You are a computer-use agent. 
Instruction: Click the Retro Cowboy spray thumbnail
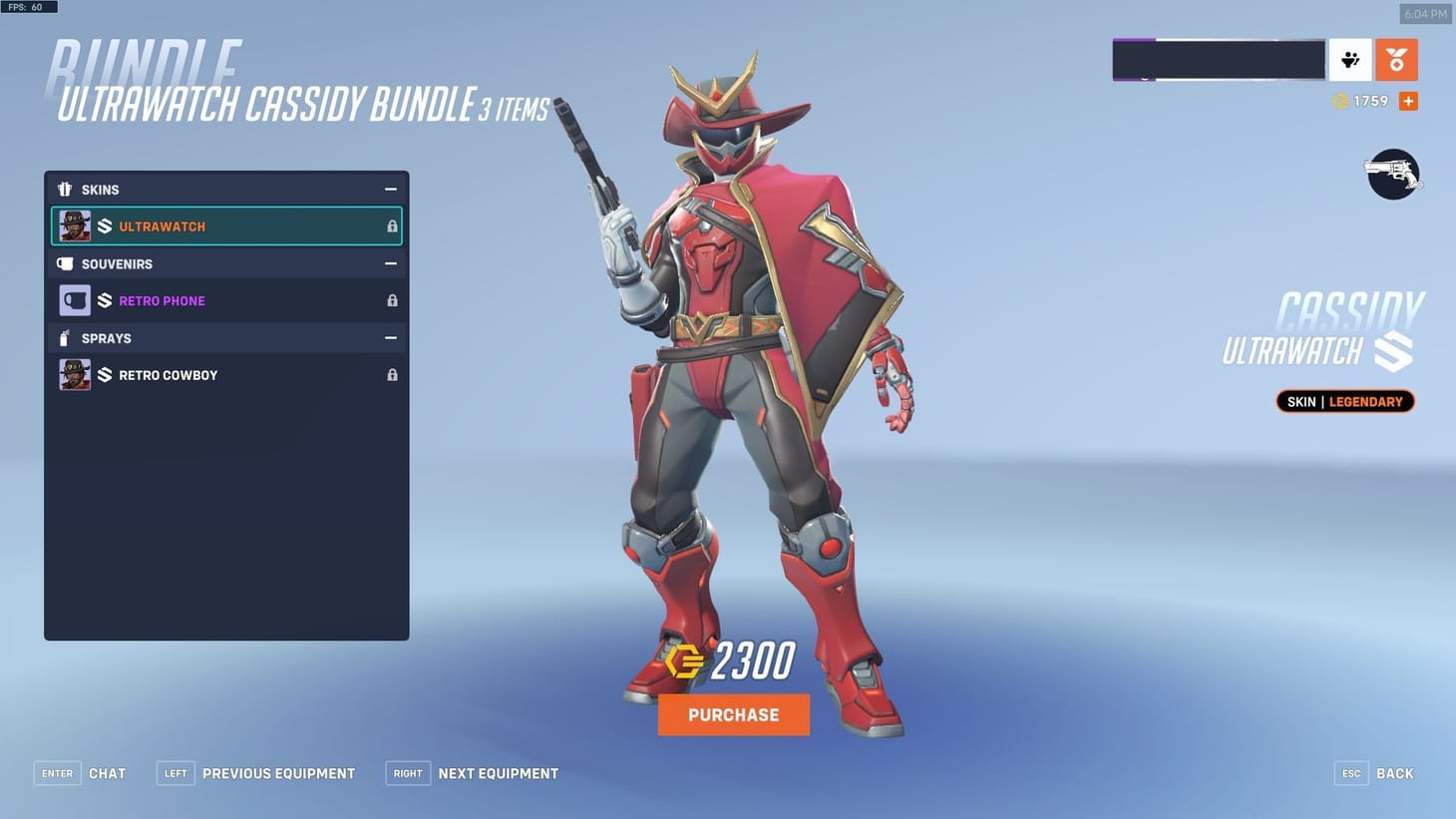tap(74, 374)
